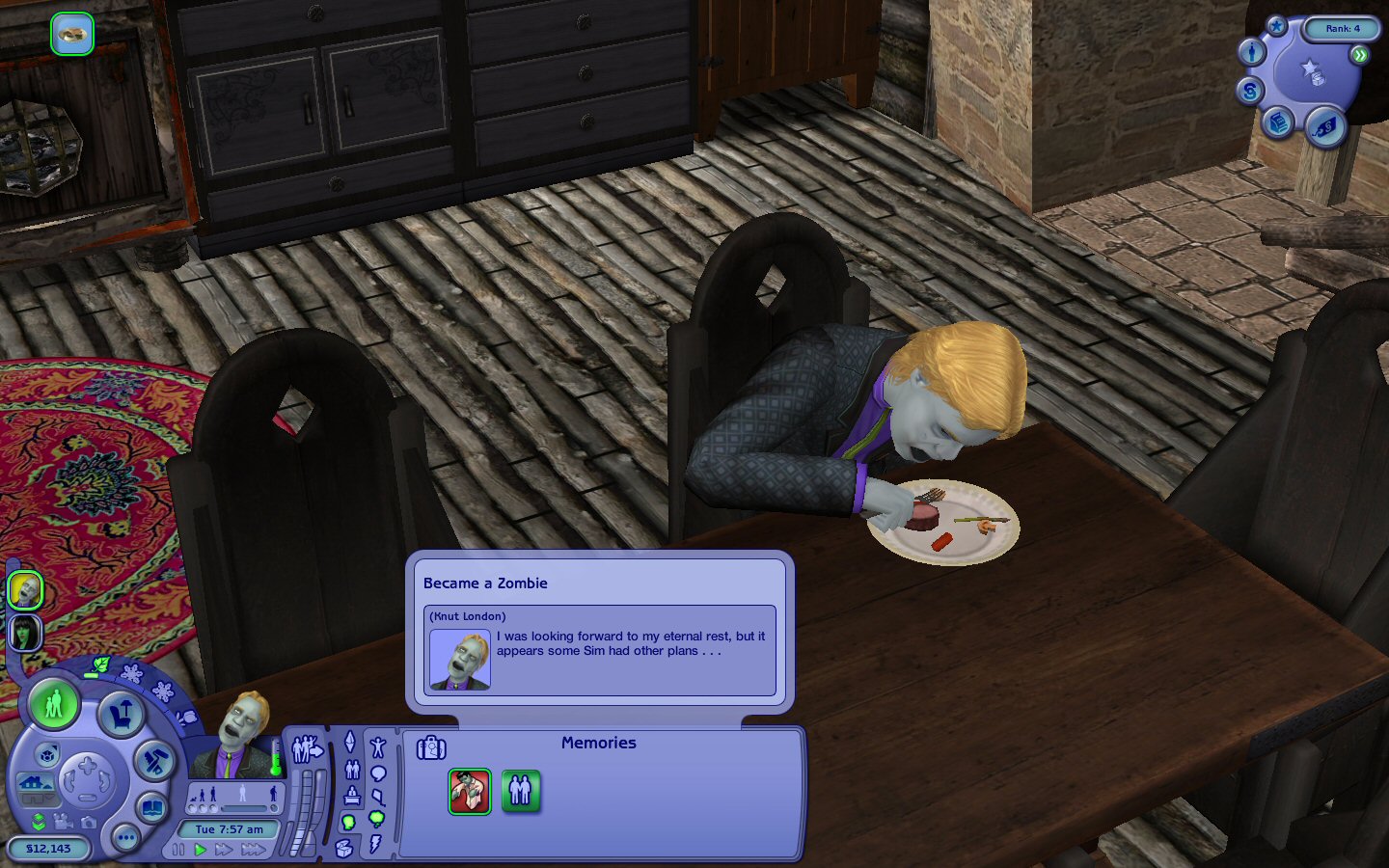Open the Simoleon business finances button
Image resolution: width=1389 pixels, height=868 pixels.
pyautogui.click(x=1250, y=92)
